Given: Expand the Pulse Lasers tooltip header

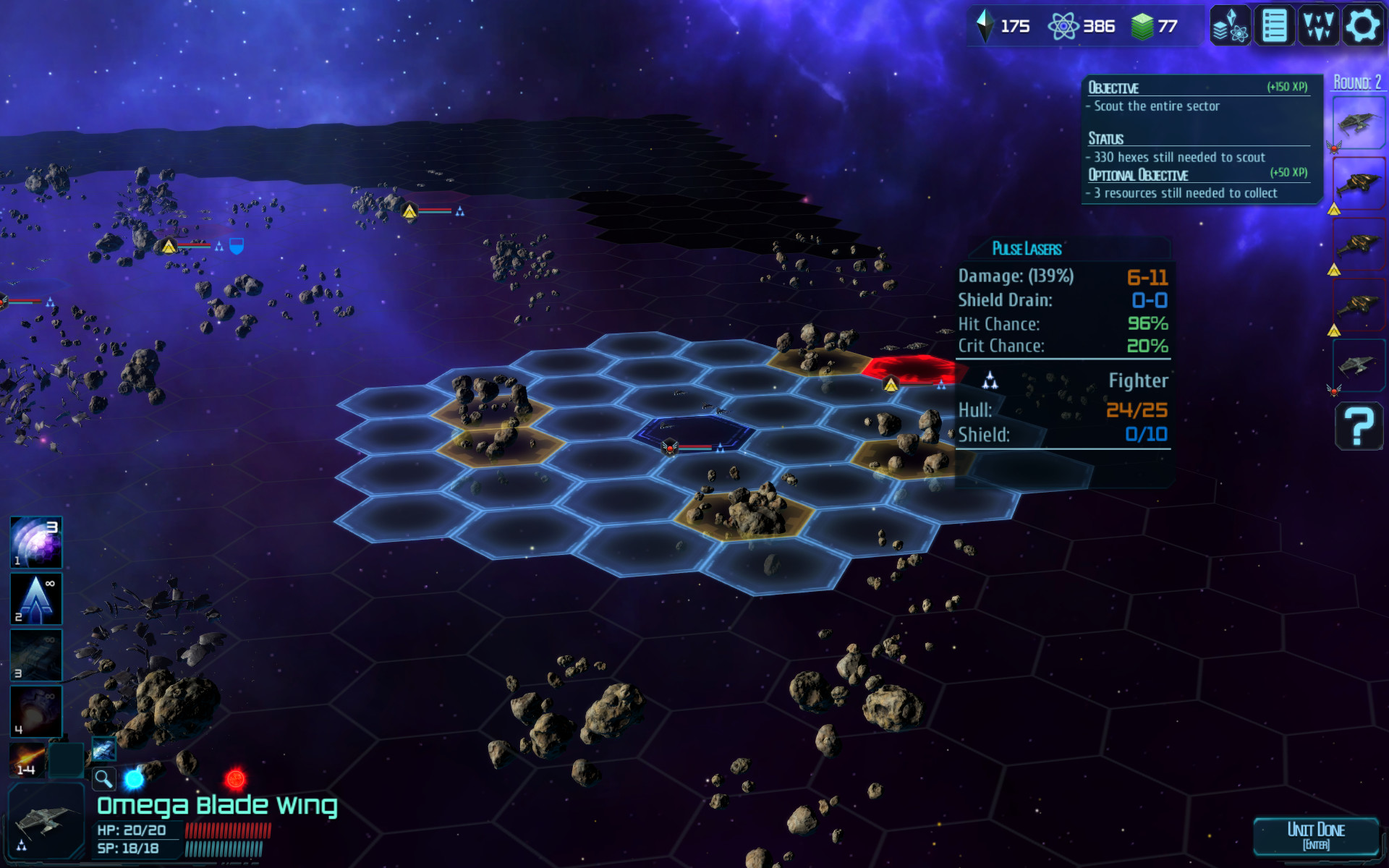Looking at the screenshot, I should [x=1027, y=249].
